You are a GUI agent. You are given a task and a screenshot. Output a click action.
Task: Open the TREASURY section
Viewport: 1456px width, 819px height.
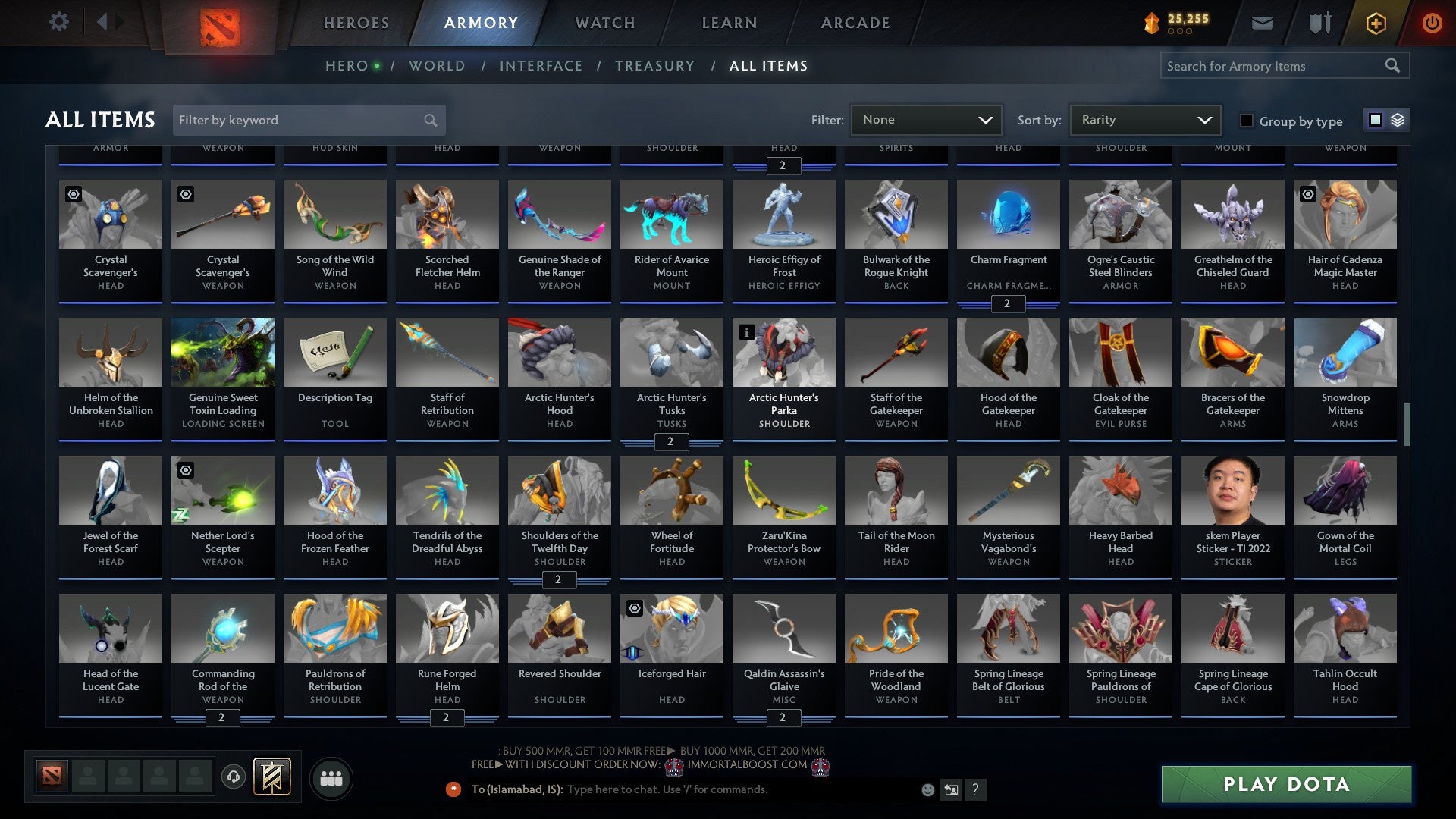[x=655, y=66]
